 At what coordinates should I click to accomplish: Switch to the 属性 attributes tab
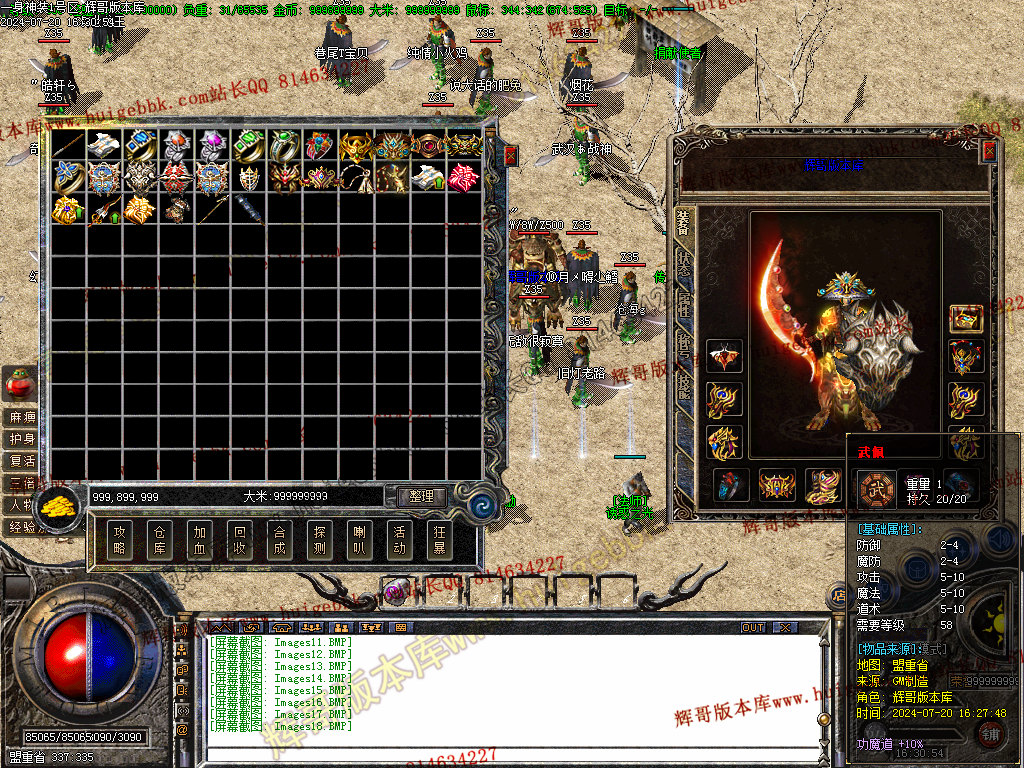(x=684, y=303)
